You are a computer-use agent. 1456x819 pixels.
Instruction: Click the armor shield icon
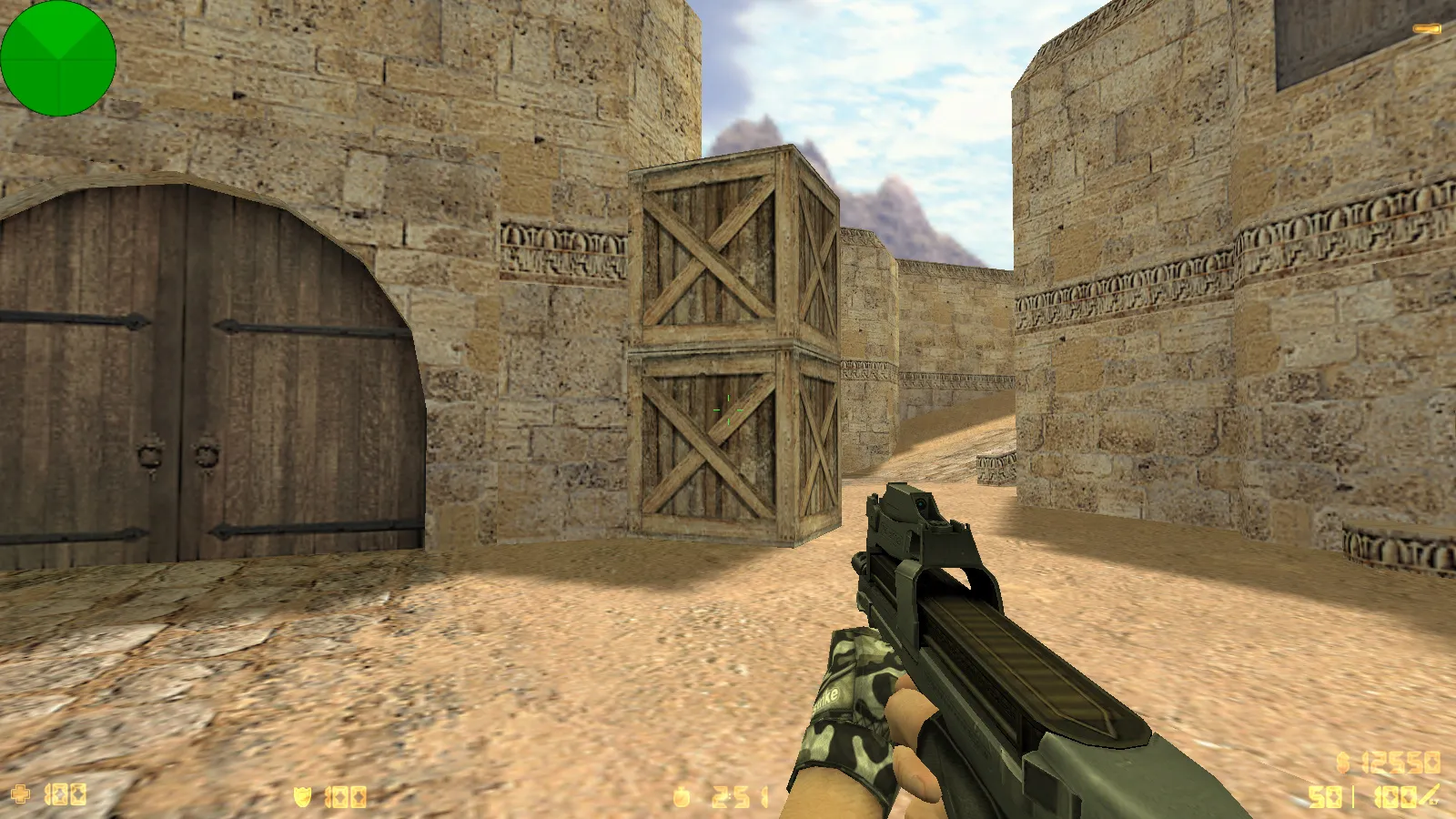[x=302, y=797]
